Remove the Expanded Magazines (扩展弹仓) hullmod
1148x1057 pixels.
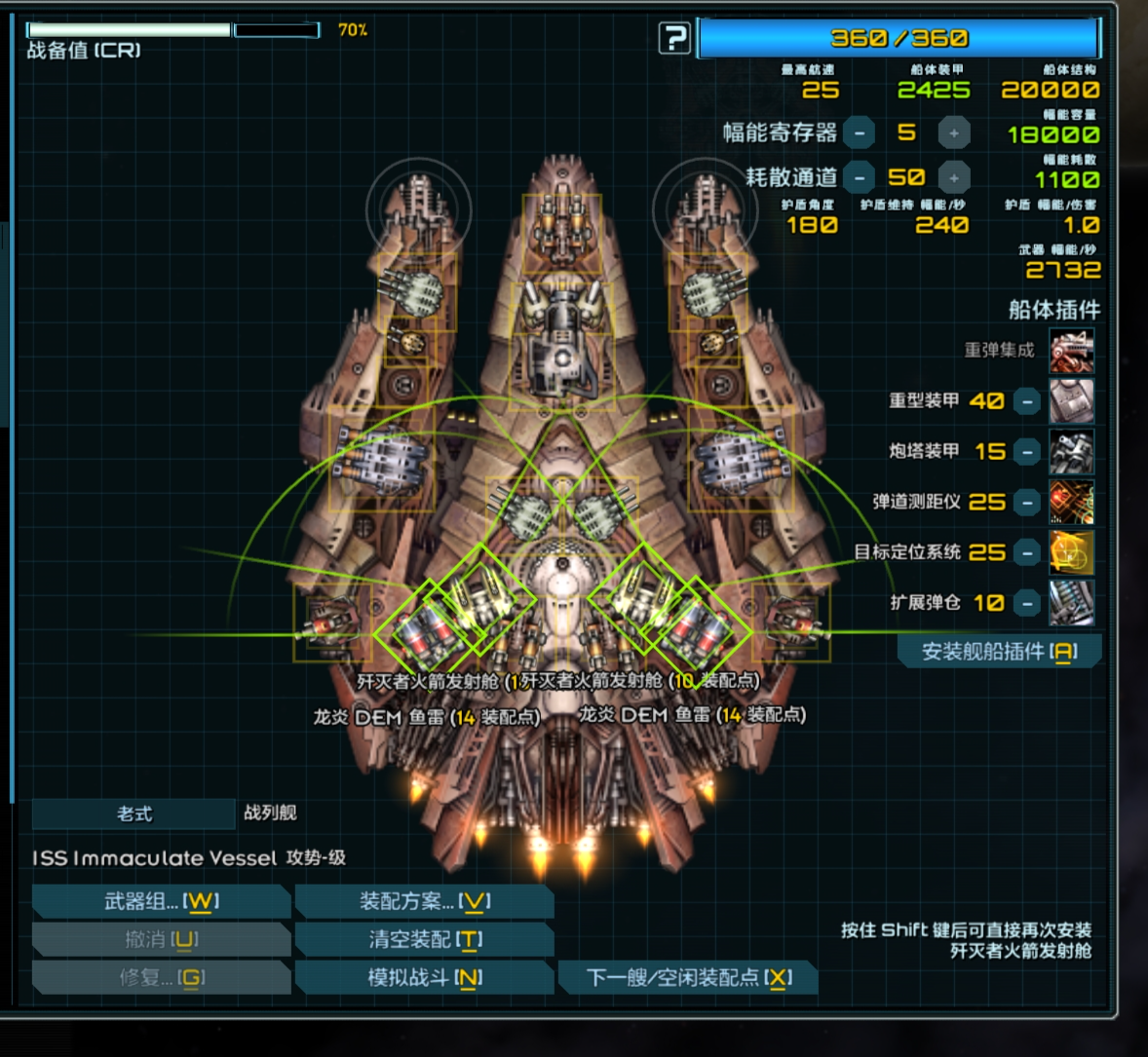point(1027,603)
